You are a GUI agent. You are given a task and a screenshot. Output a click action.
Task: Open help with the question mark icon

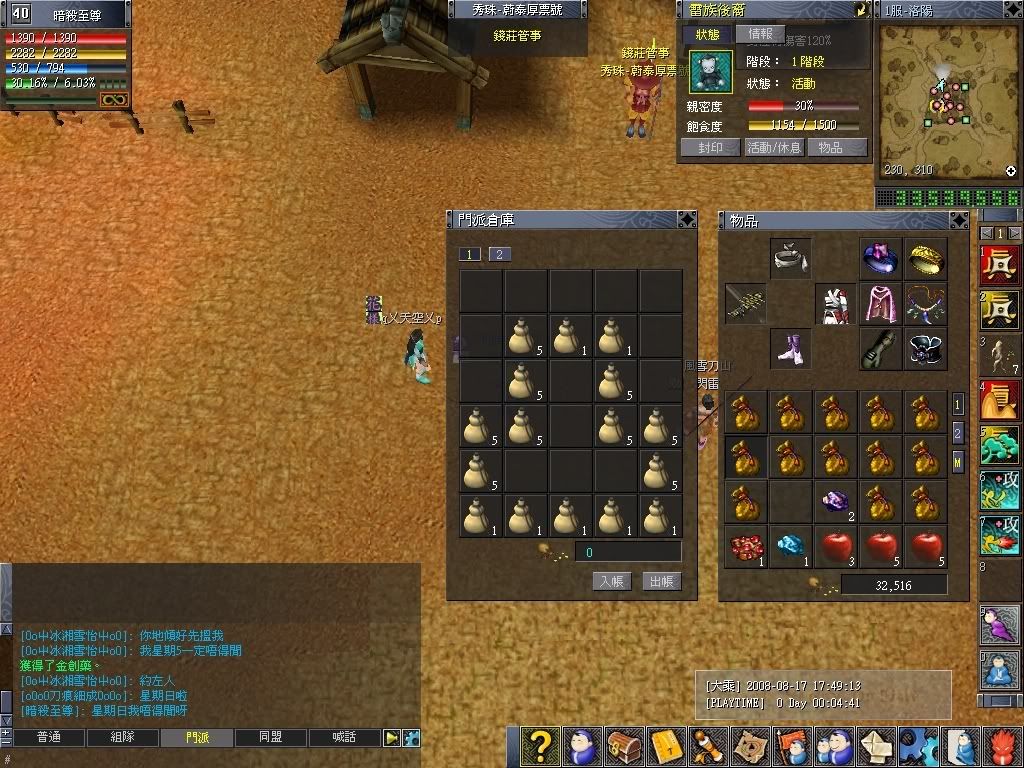(x=541, y=746)
